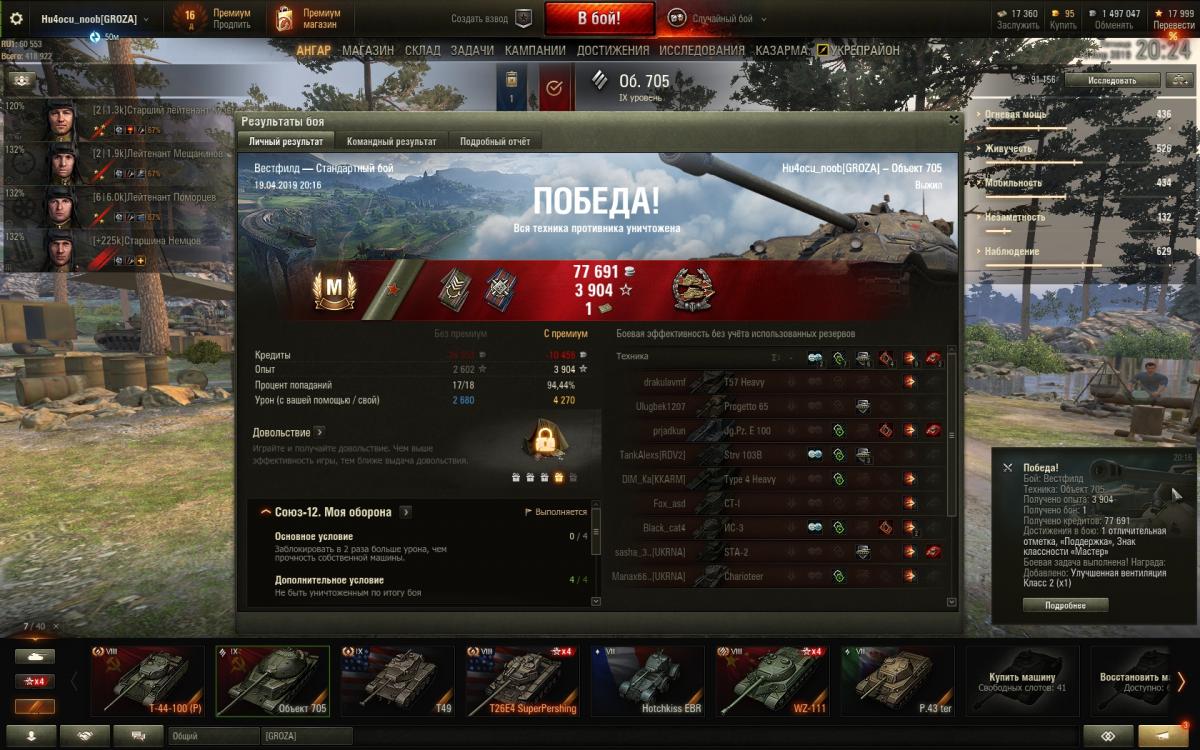Open the settings gear menu
Viewport: 1200px width, 750px height.
pyautogui.click(x=16, y=19)
